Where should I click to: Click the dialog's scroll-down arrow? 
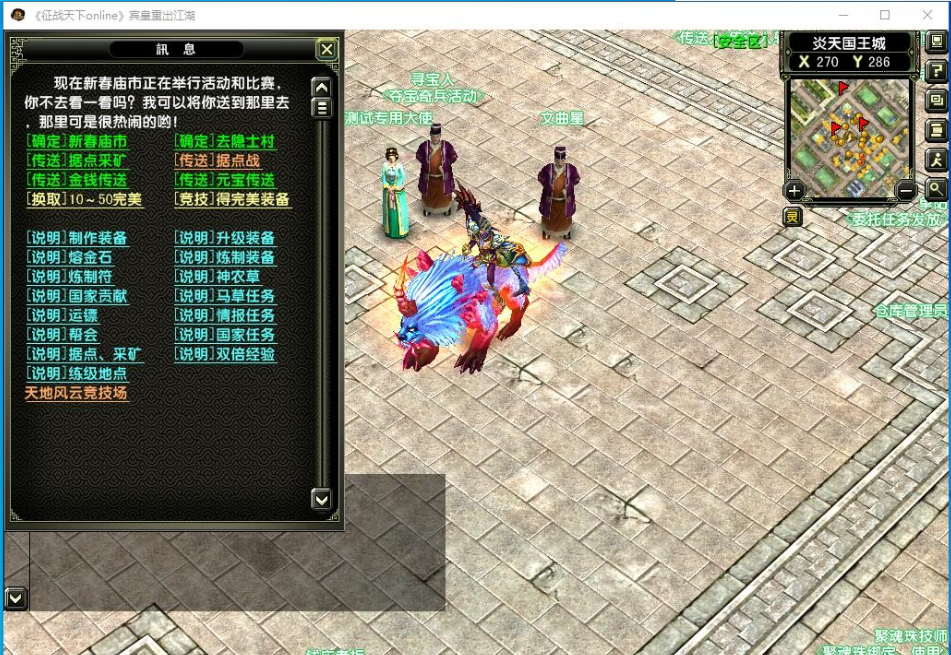point(321,498)
